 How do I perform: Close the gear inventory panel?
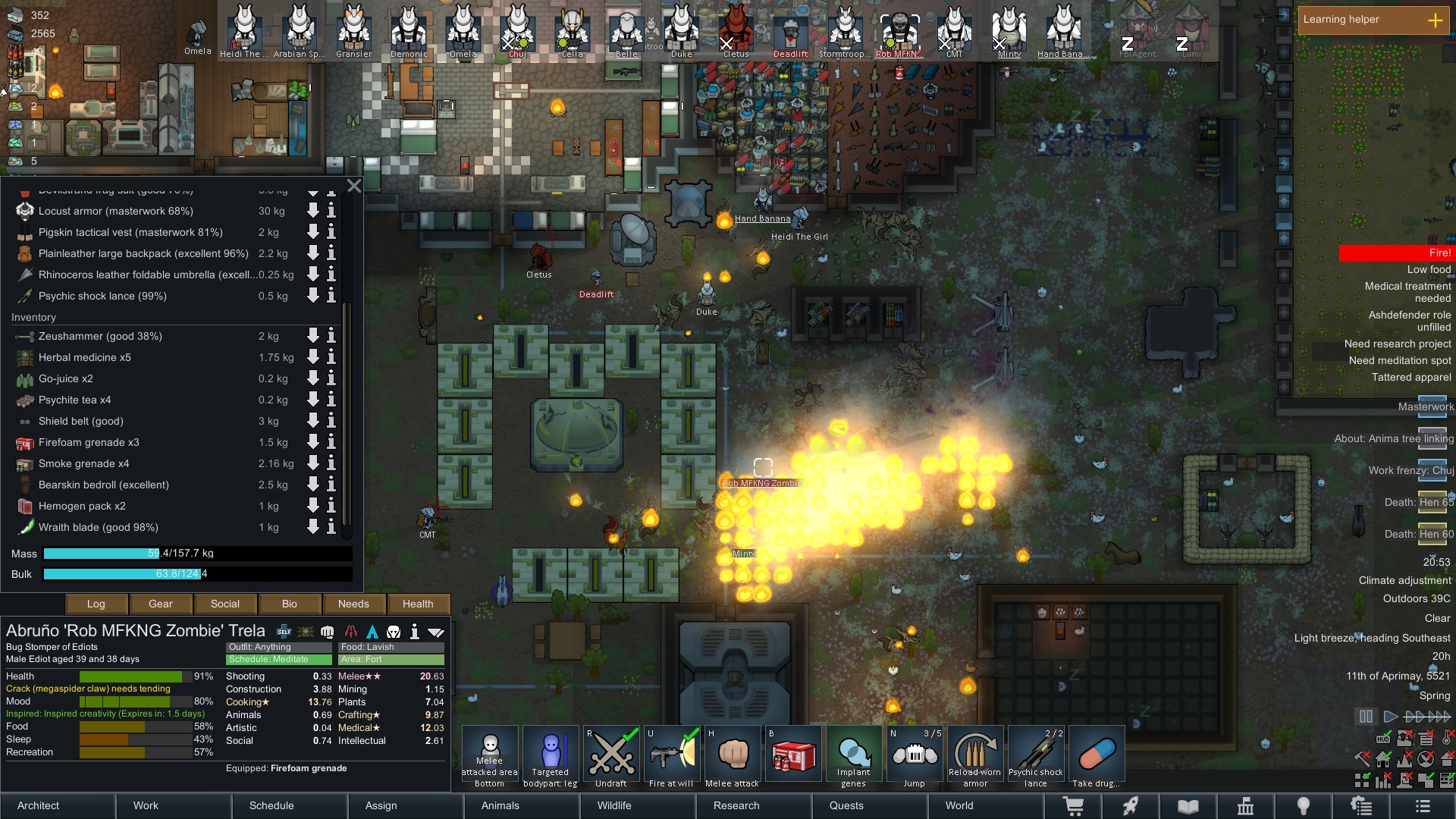point(353,186)
